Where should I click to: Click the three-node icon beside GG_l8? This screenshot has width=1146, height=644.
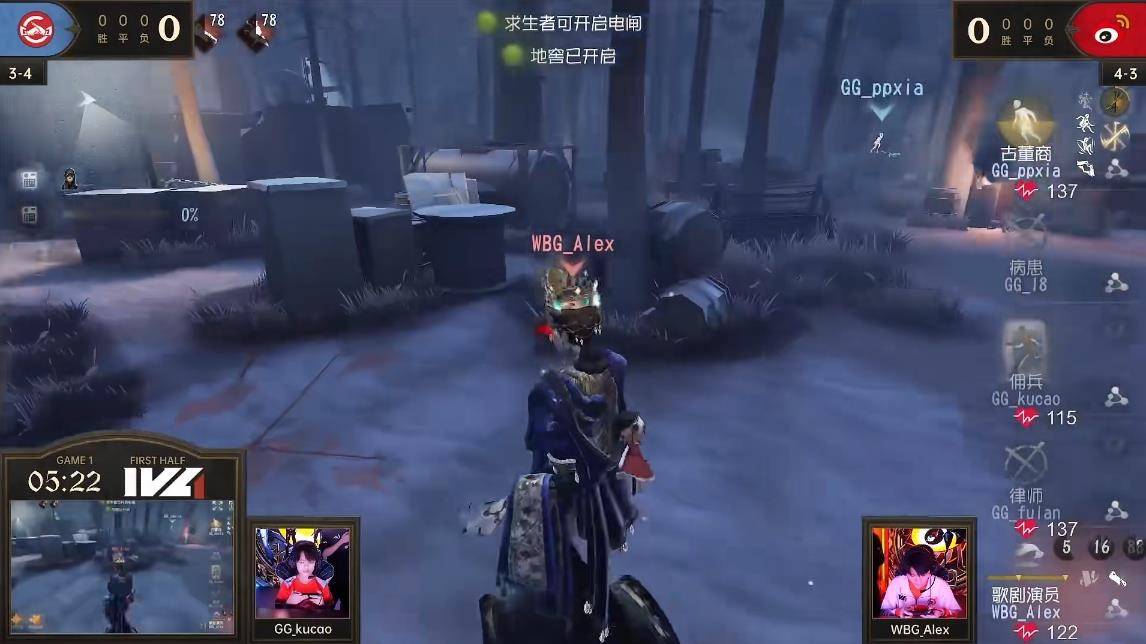(x=1116, y=284)
